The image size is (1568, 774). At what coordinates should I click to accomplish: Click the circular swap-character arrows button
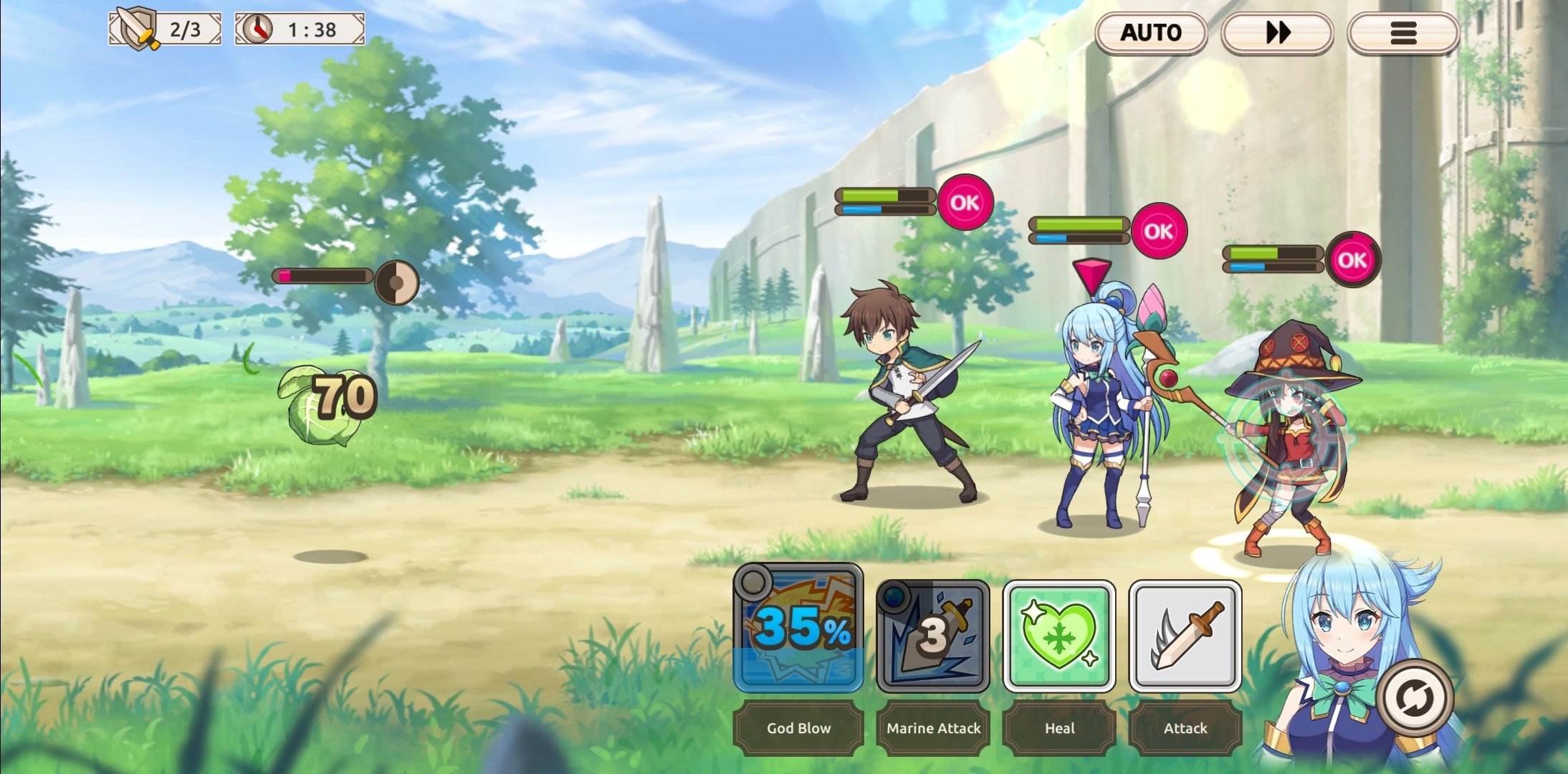click(x=1414, y=698)
